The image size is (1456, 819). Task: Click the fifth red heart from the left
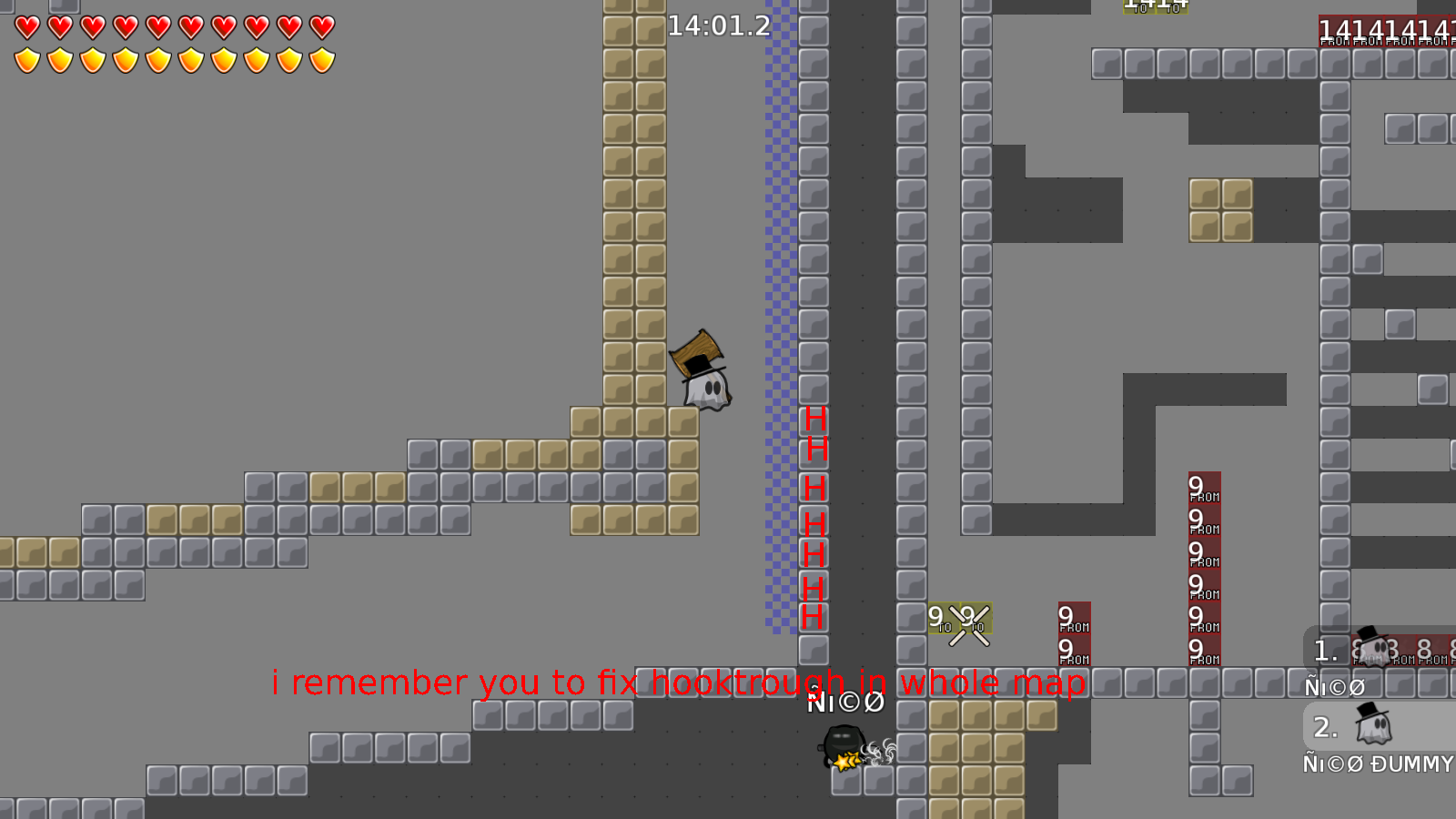coord(157,26)
